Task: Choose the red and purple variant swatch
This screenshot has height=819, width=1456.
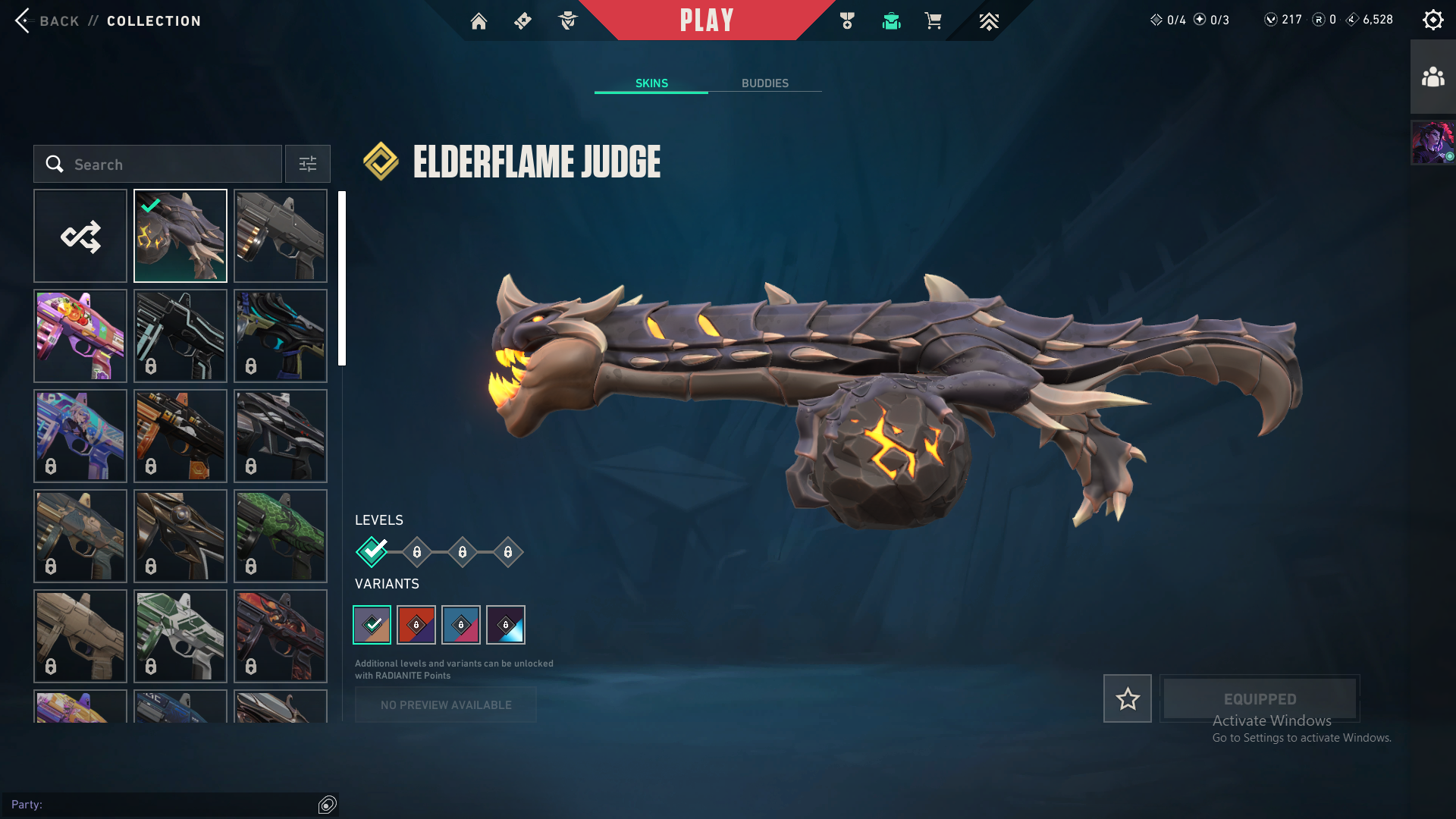Action: pyautogui.click(x=416, y=625)
